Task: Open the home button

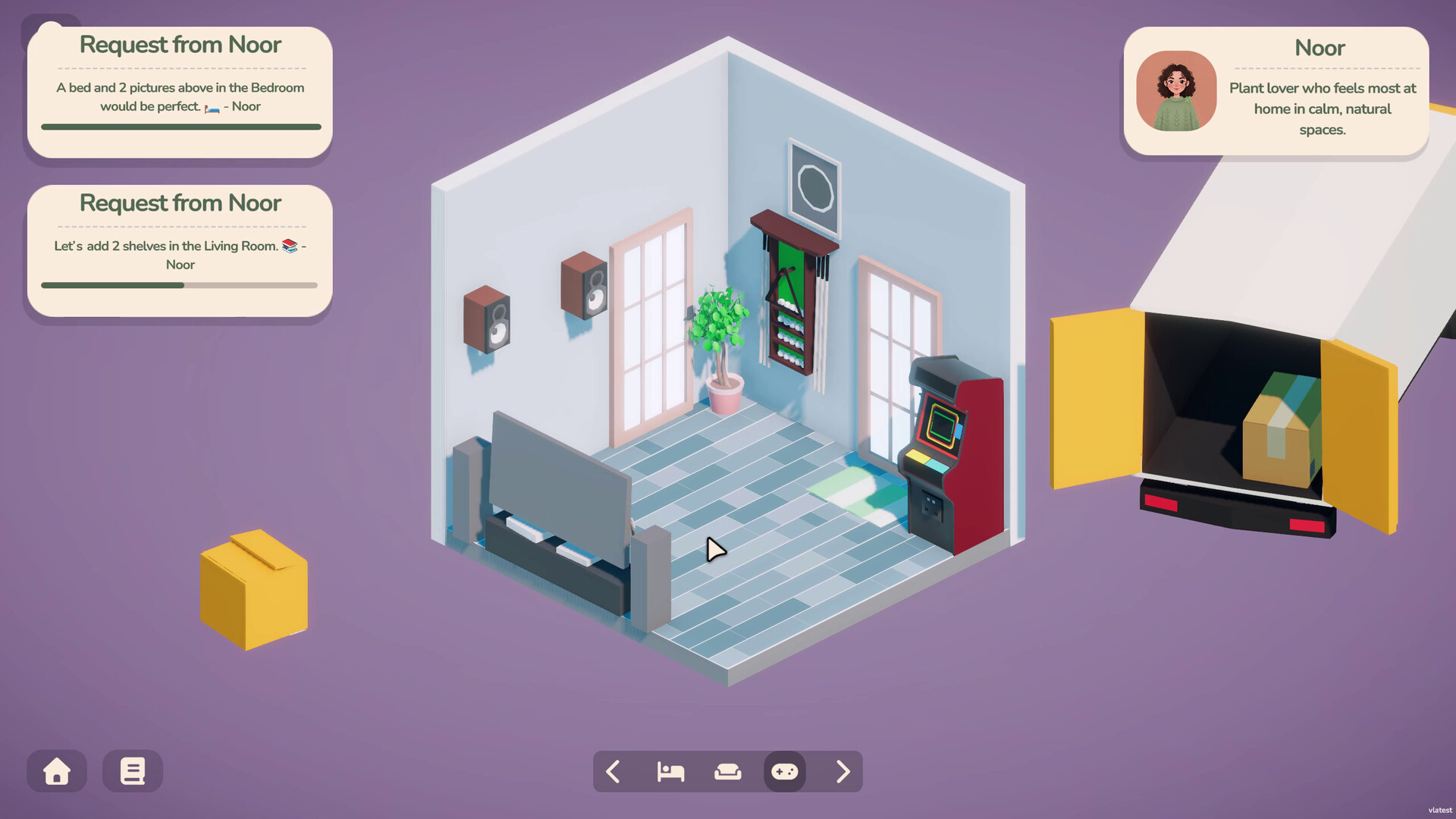Action: click(57, 771)
